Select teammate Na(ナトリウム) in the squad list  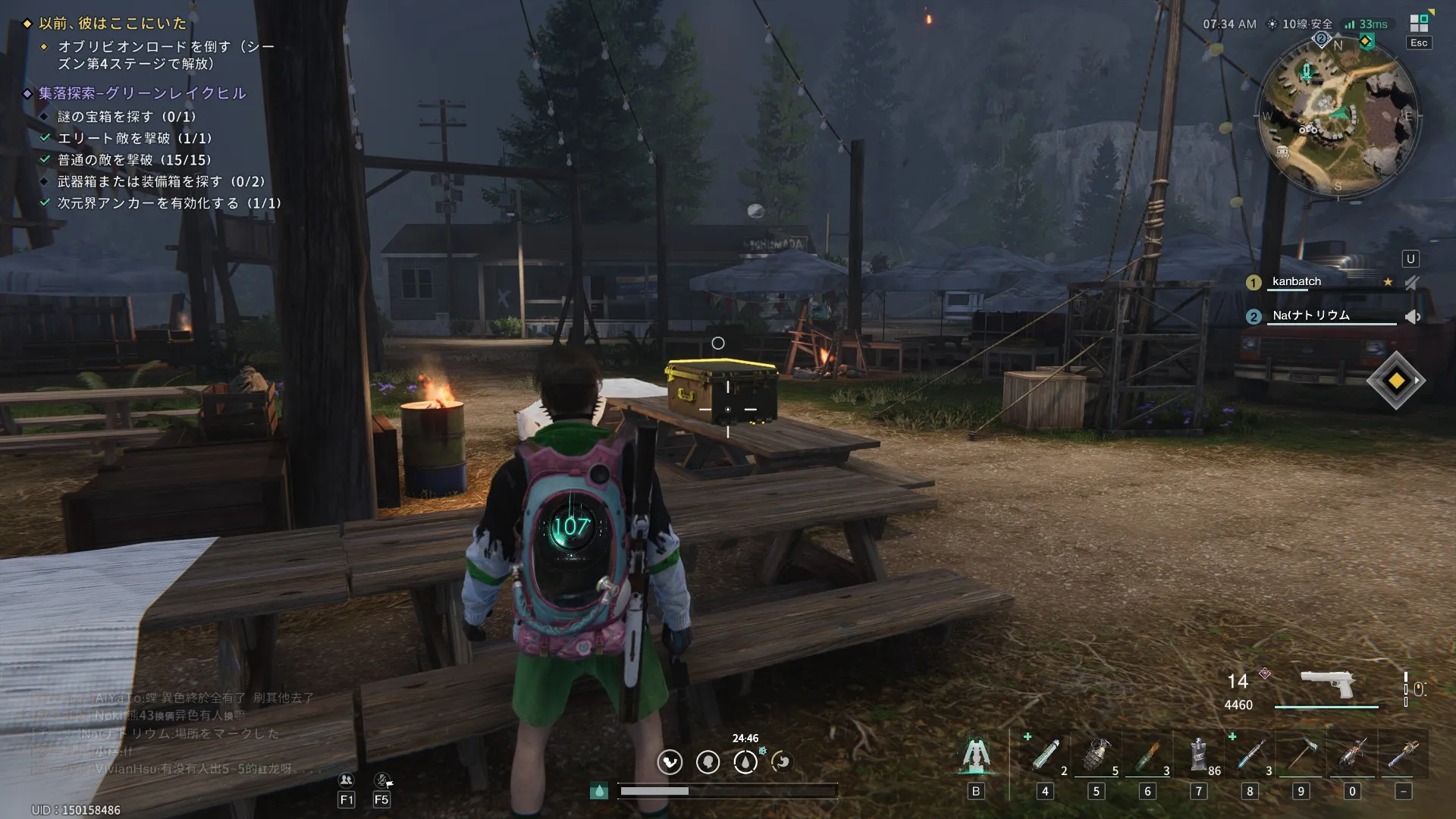point(1310,315)
